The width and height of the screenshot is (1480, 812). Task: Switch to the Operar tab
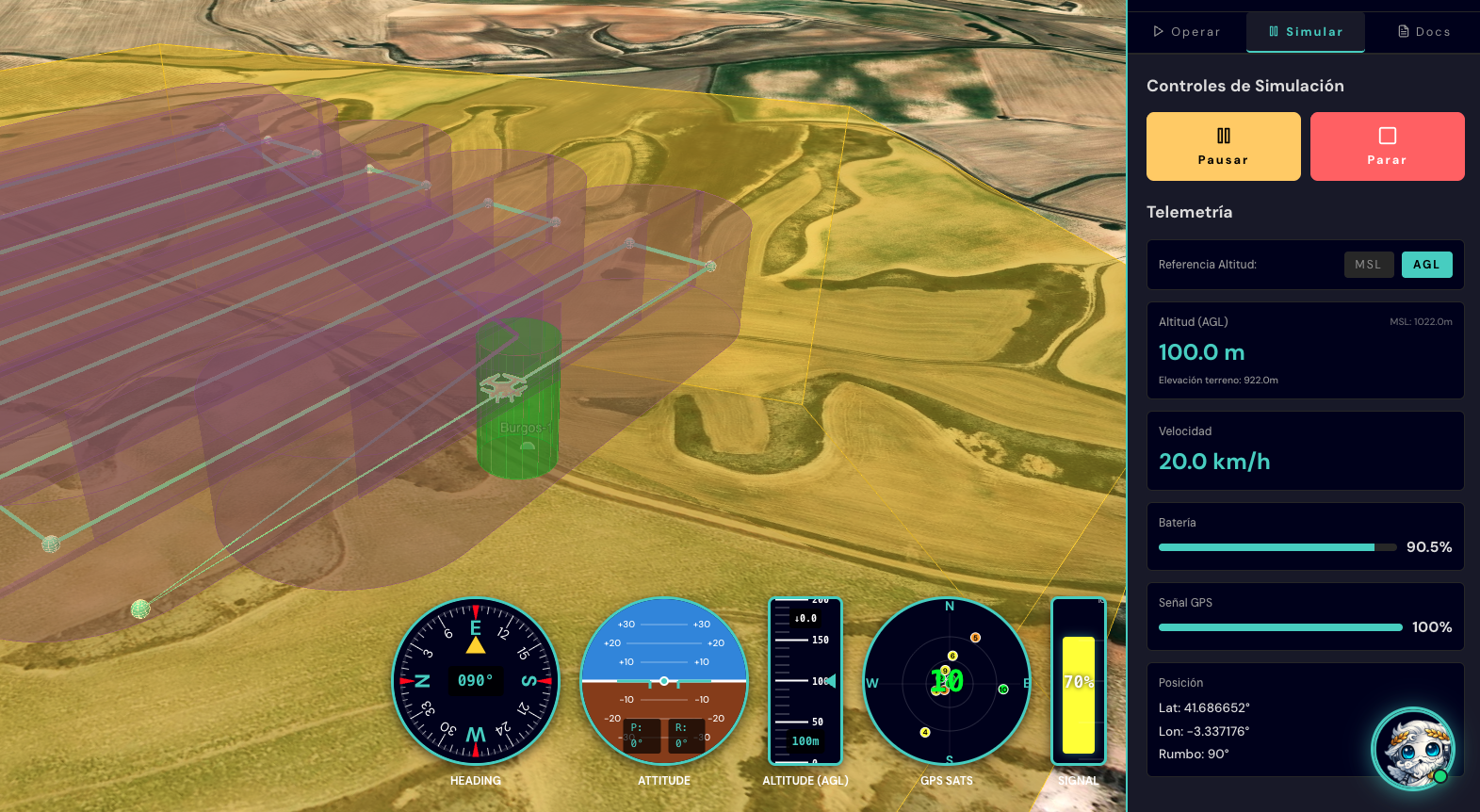point(1187,31)
